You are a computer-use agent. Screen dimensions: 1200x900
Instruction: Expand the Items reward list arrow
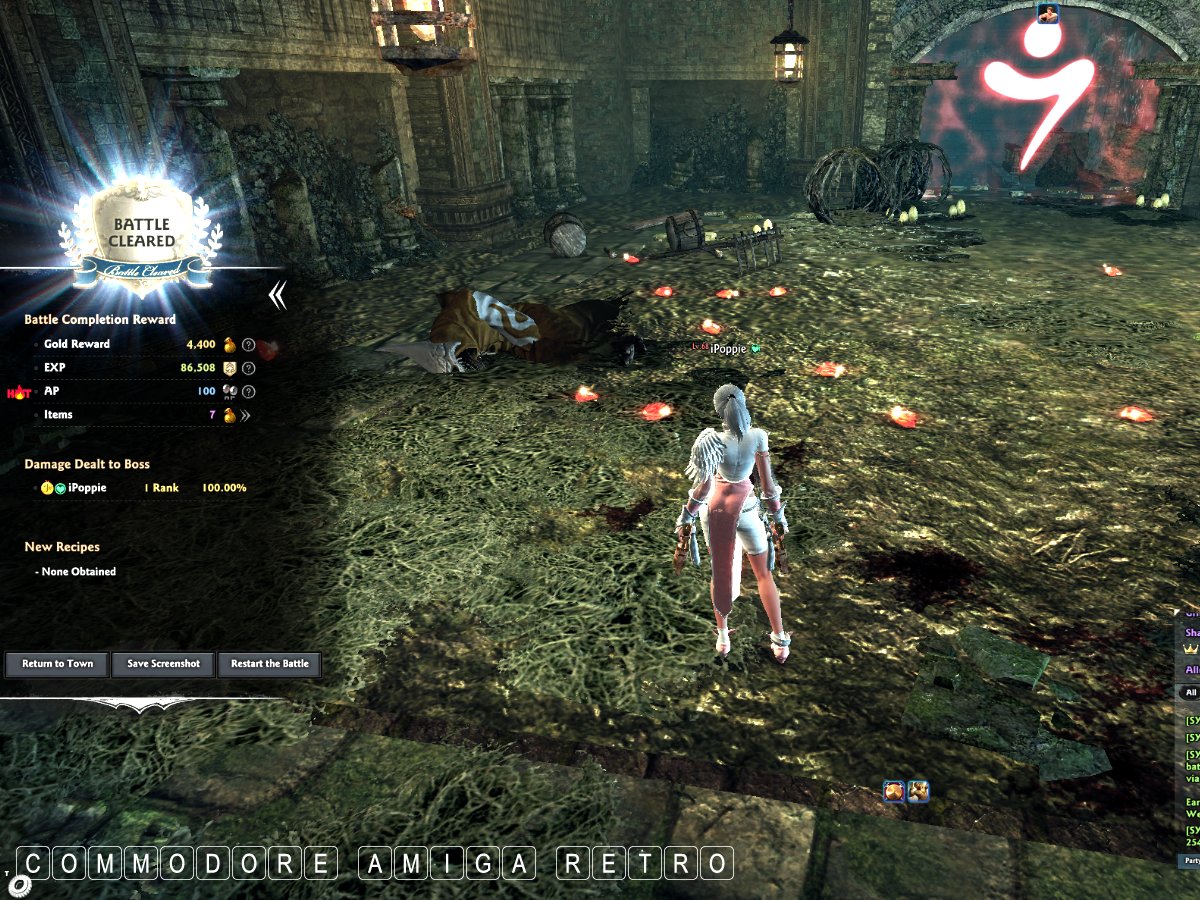[x=245, y=415]
